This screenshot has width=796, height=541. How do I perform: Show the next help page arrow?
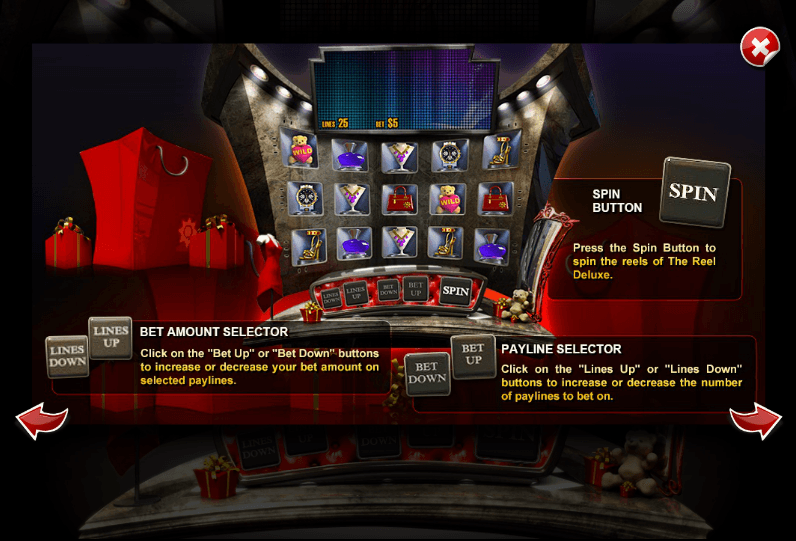[x=755, y=420]
